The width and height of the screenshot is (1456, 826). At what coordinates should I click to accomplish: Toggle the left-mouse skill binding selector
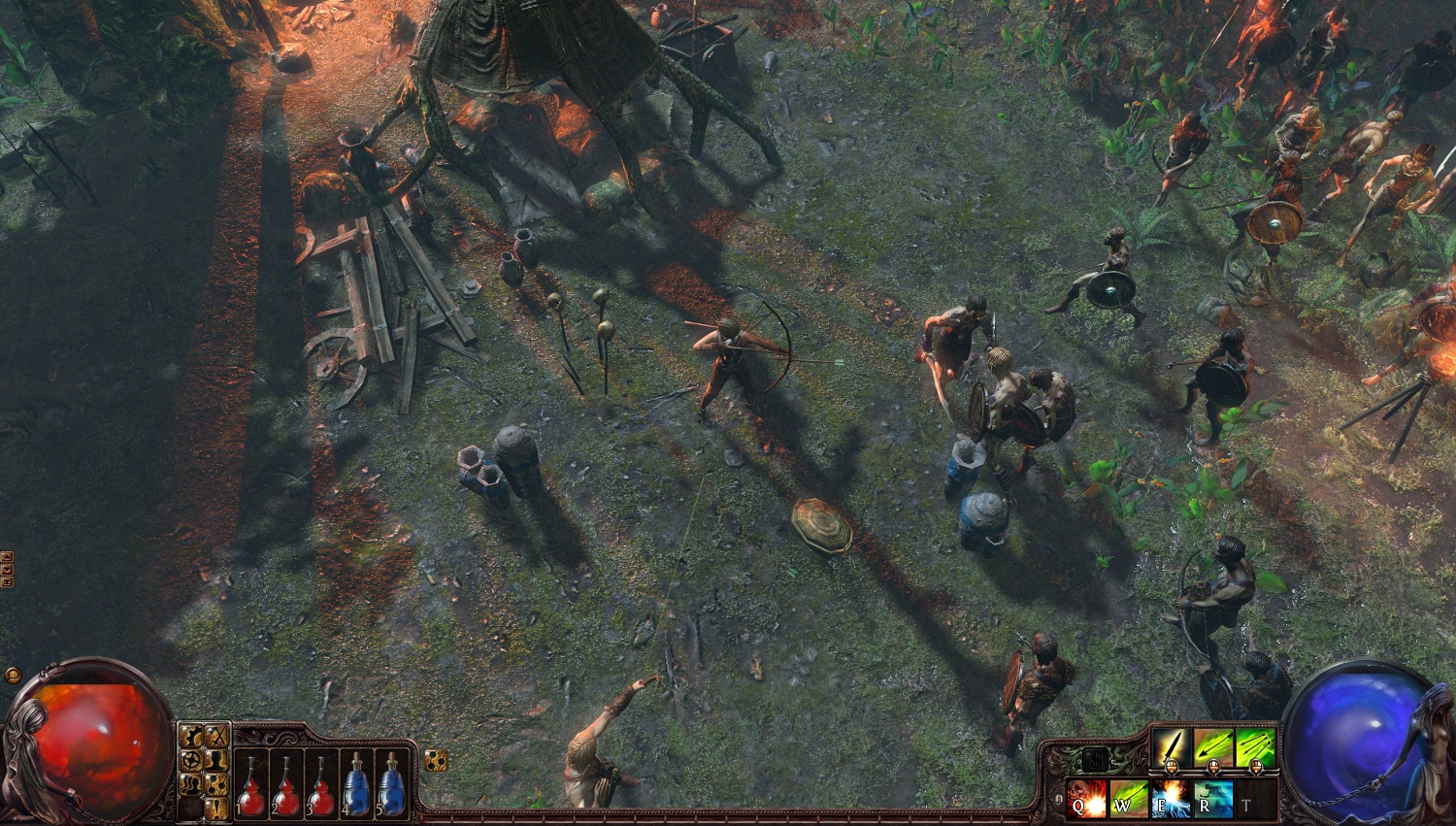[x=1172, y=767]
